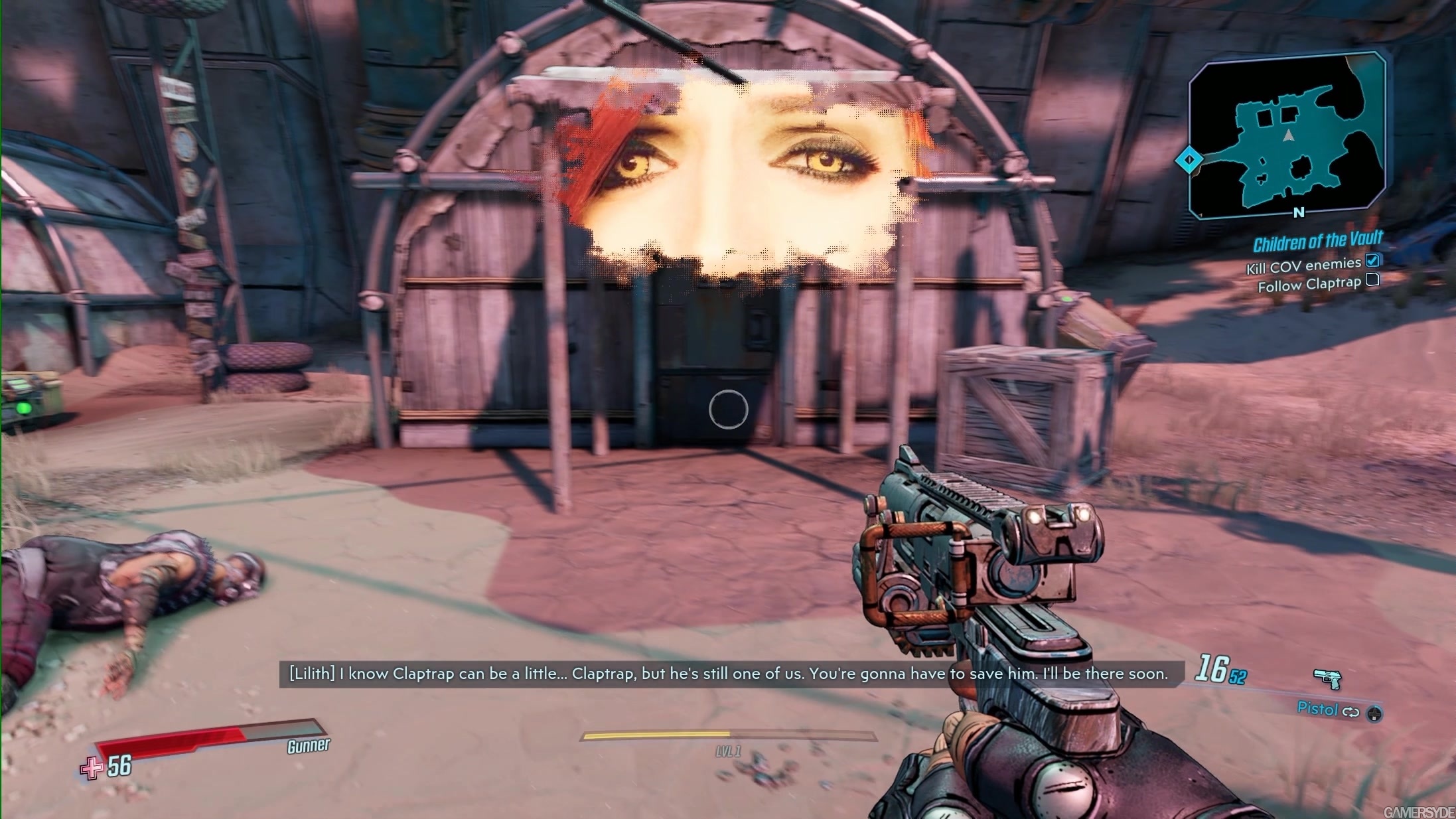Click the Gunner class label
The image size is (1456, 819).
pos(309,745)
